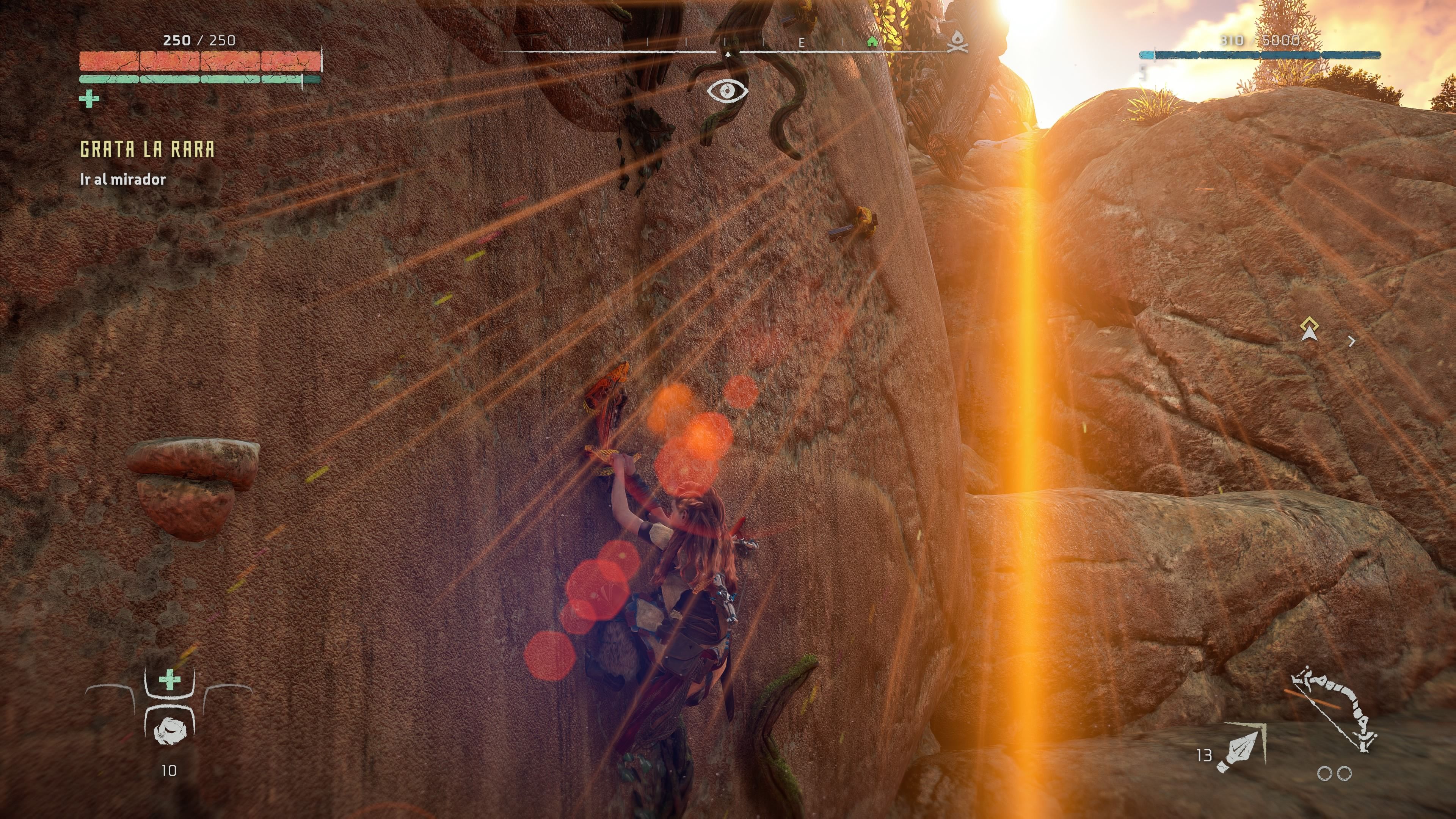Click the ammo counter reading 10

click(x=169, y=770)
